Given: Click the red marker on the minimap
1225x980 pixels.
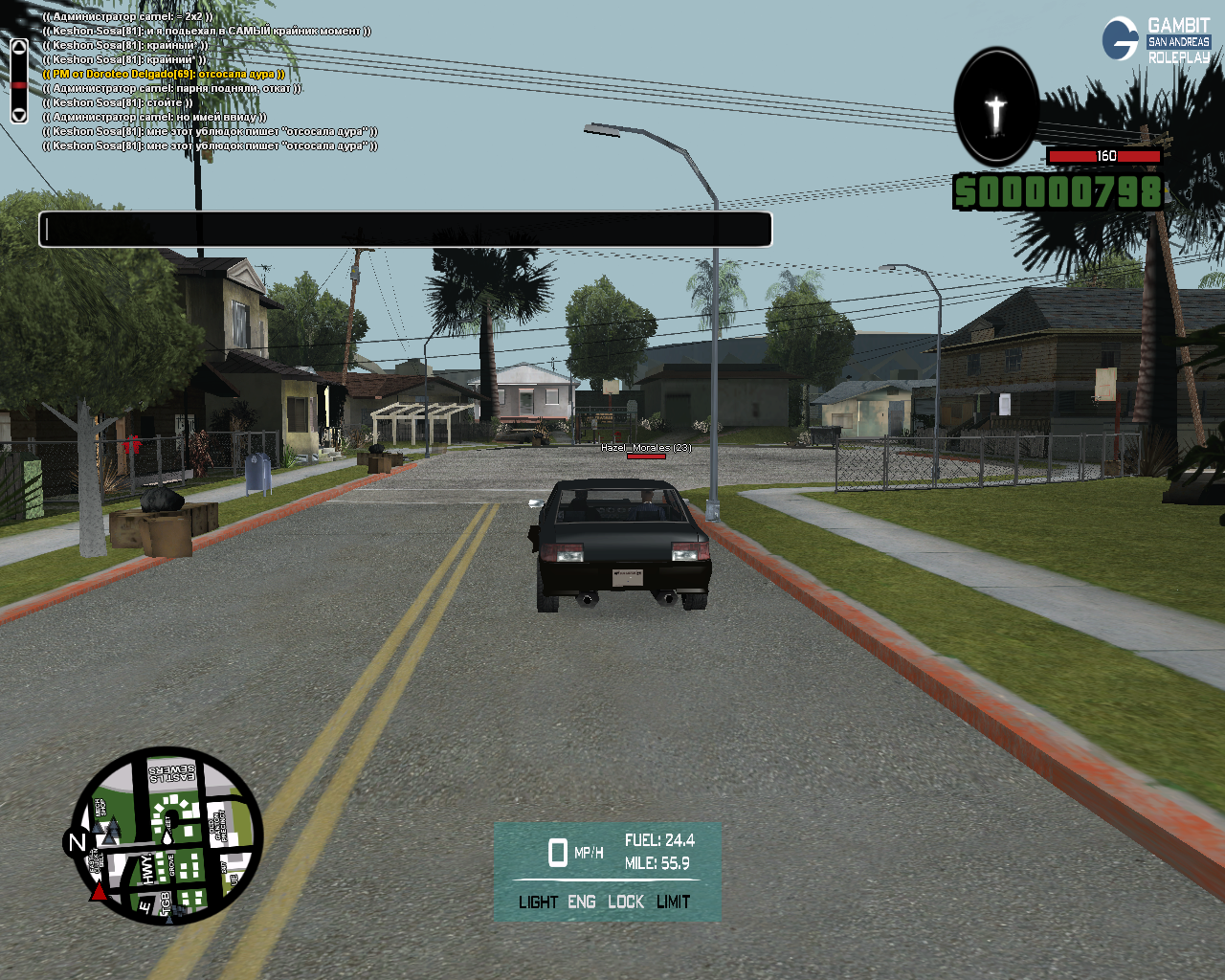Looking at the screenshot, I should click(x=99, y=892).
